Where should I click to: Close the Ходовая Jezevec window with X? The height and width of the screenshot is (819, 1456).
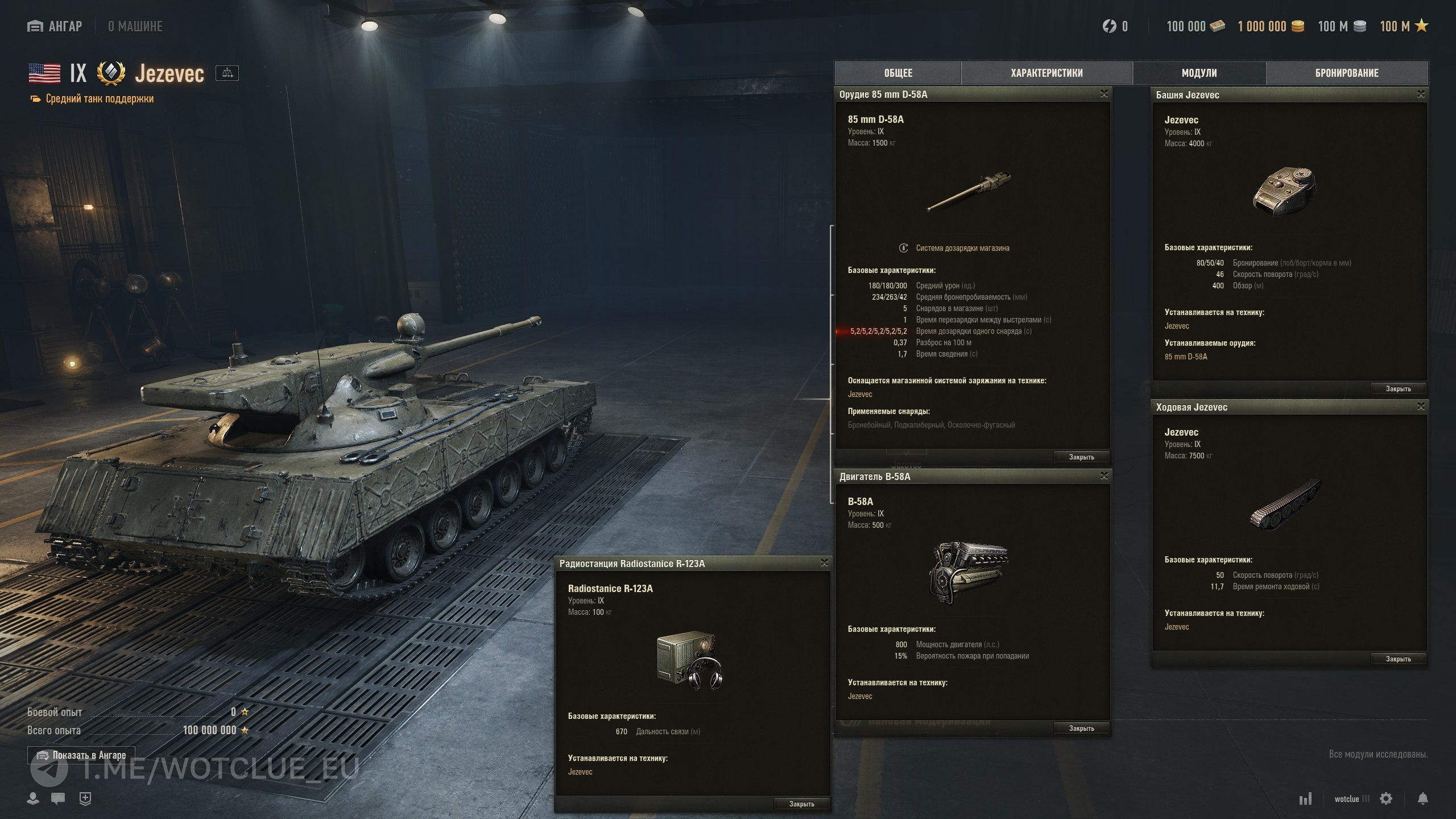tap(1421, 406)
